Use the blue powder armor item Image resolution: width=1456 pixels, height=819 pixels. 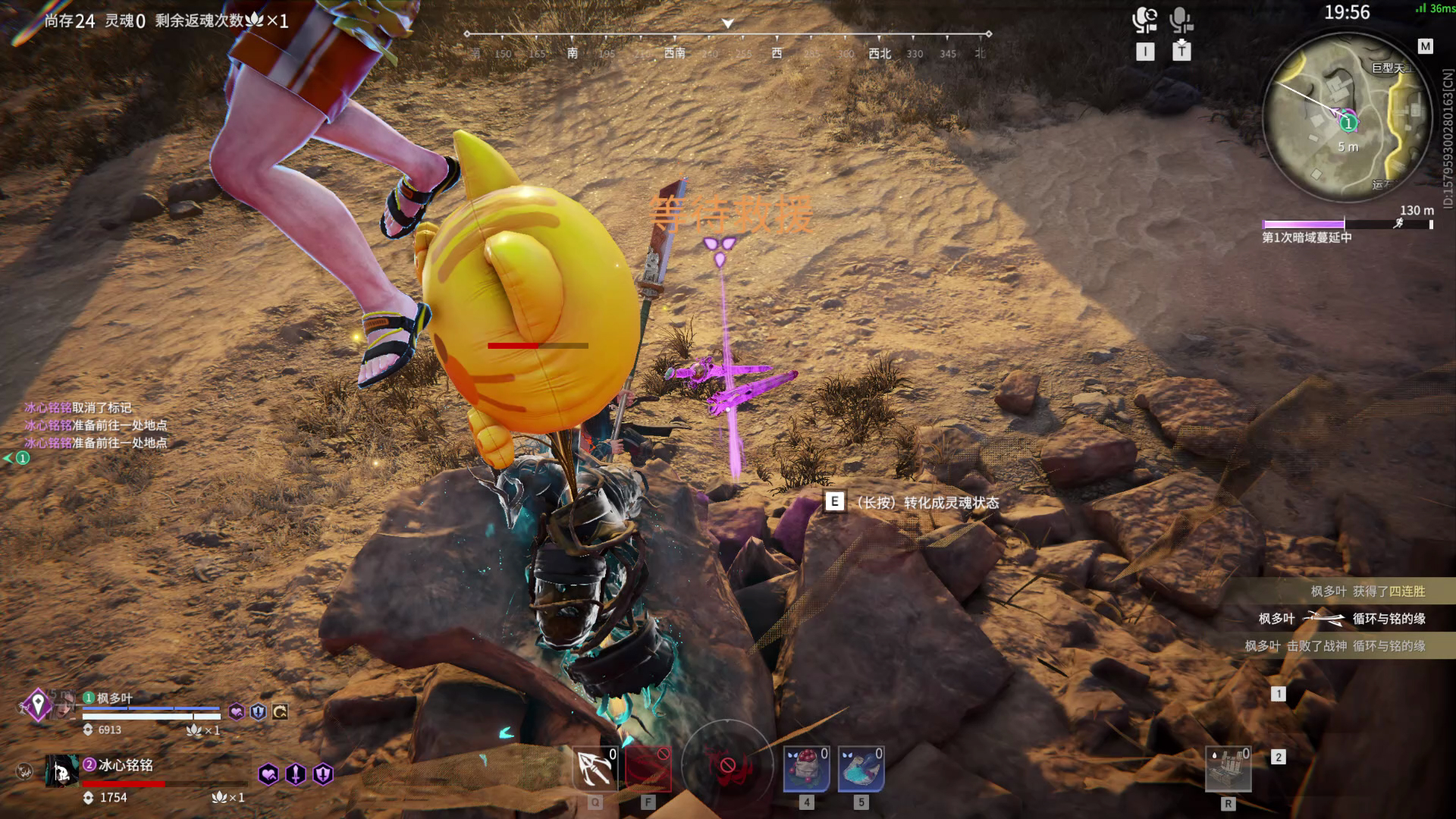tap(861, 769)
